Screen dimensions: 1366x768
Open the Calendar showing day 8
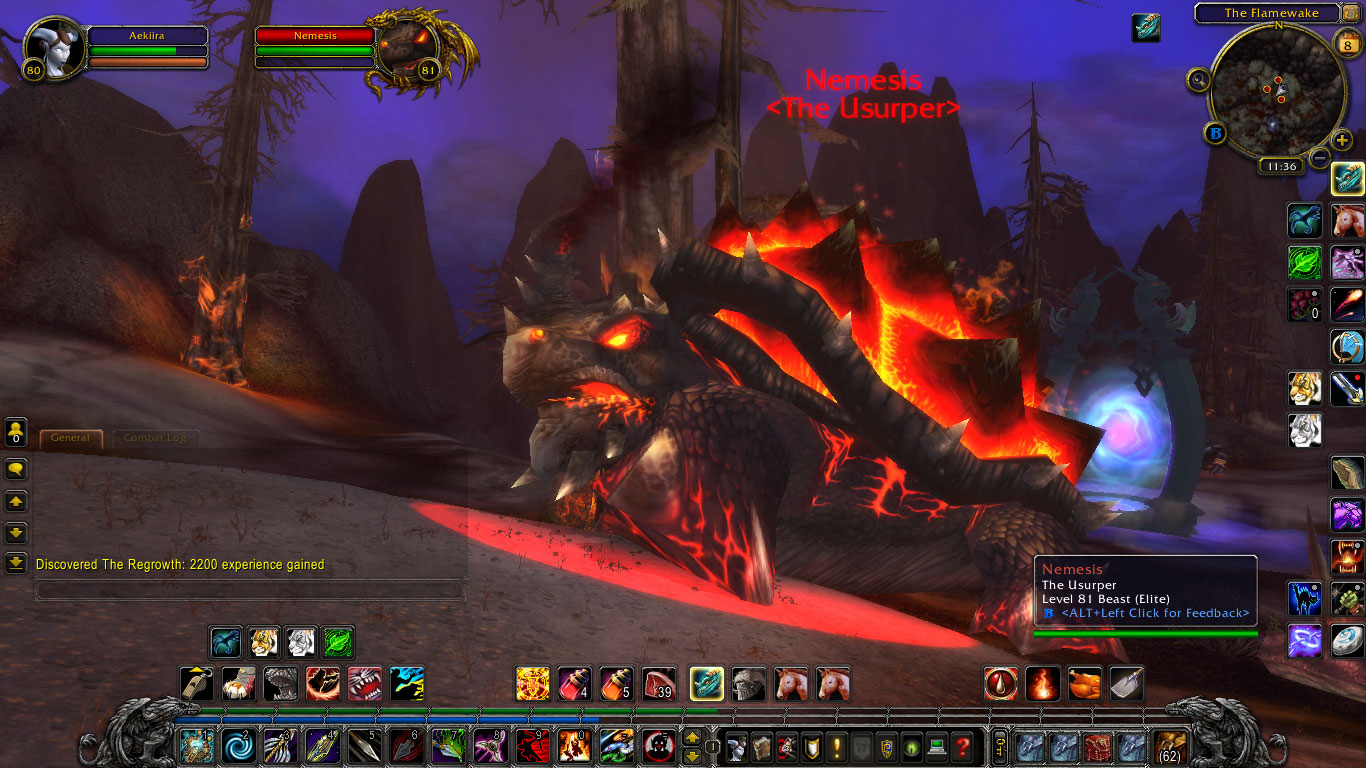[1347, 45]
